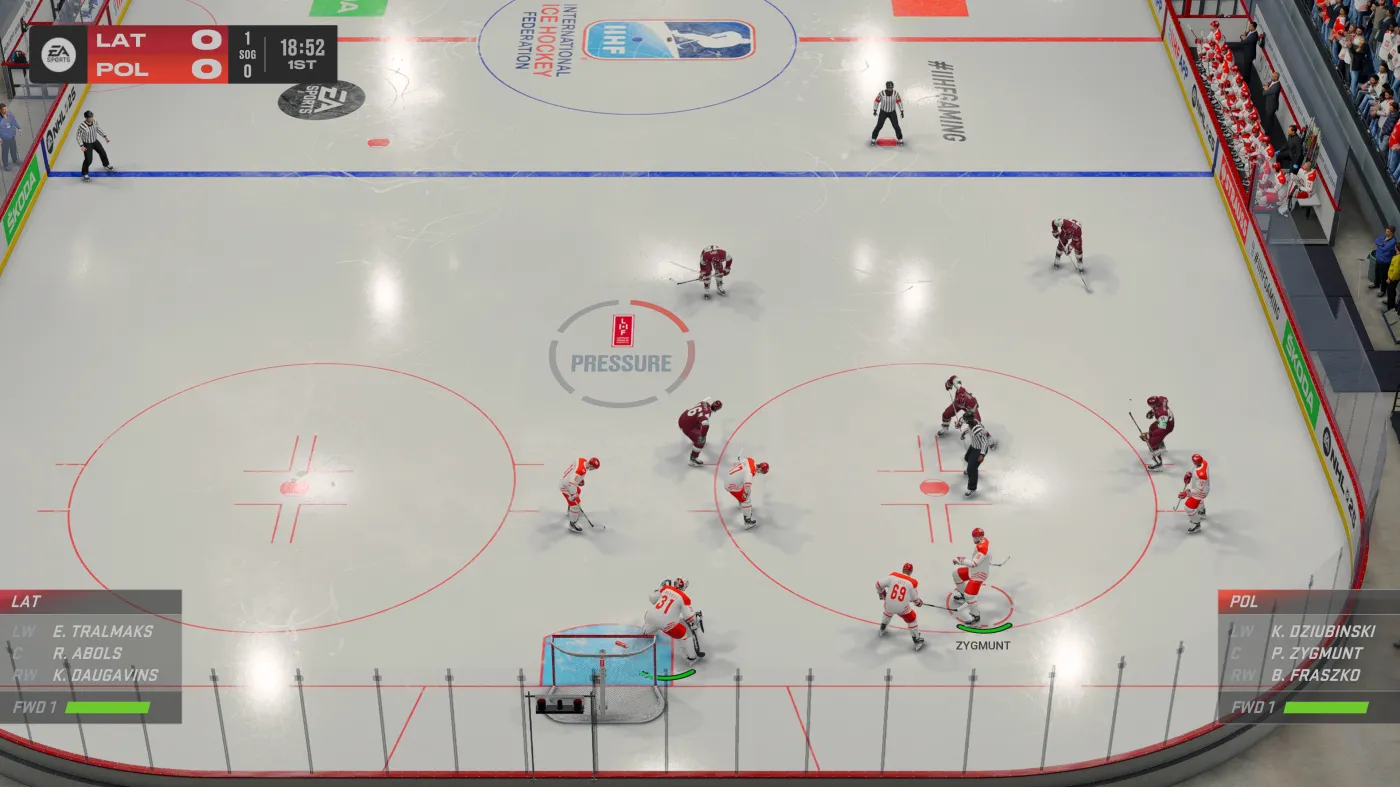The image size is (1400, 787).
Task: Select the POL team name on the scoreboard
Action: click(119, 70)
